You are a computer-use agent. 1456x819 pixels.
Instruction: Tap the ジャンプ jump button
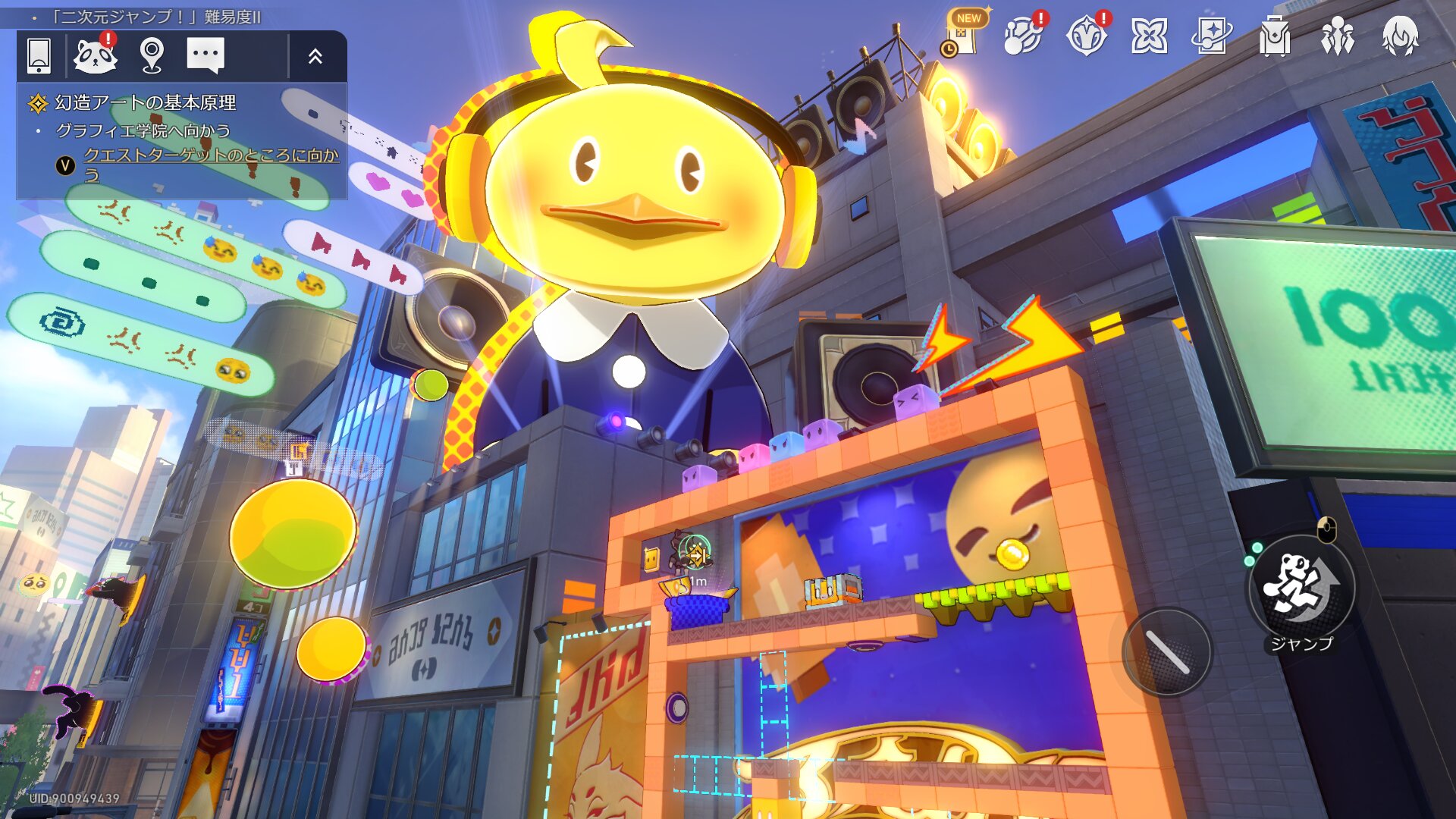click(1301, 588)
